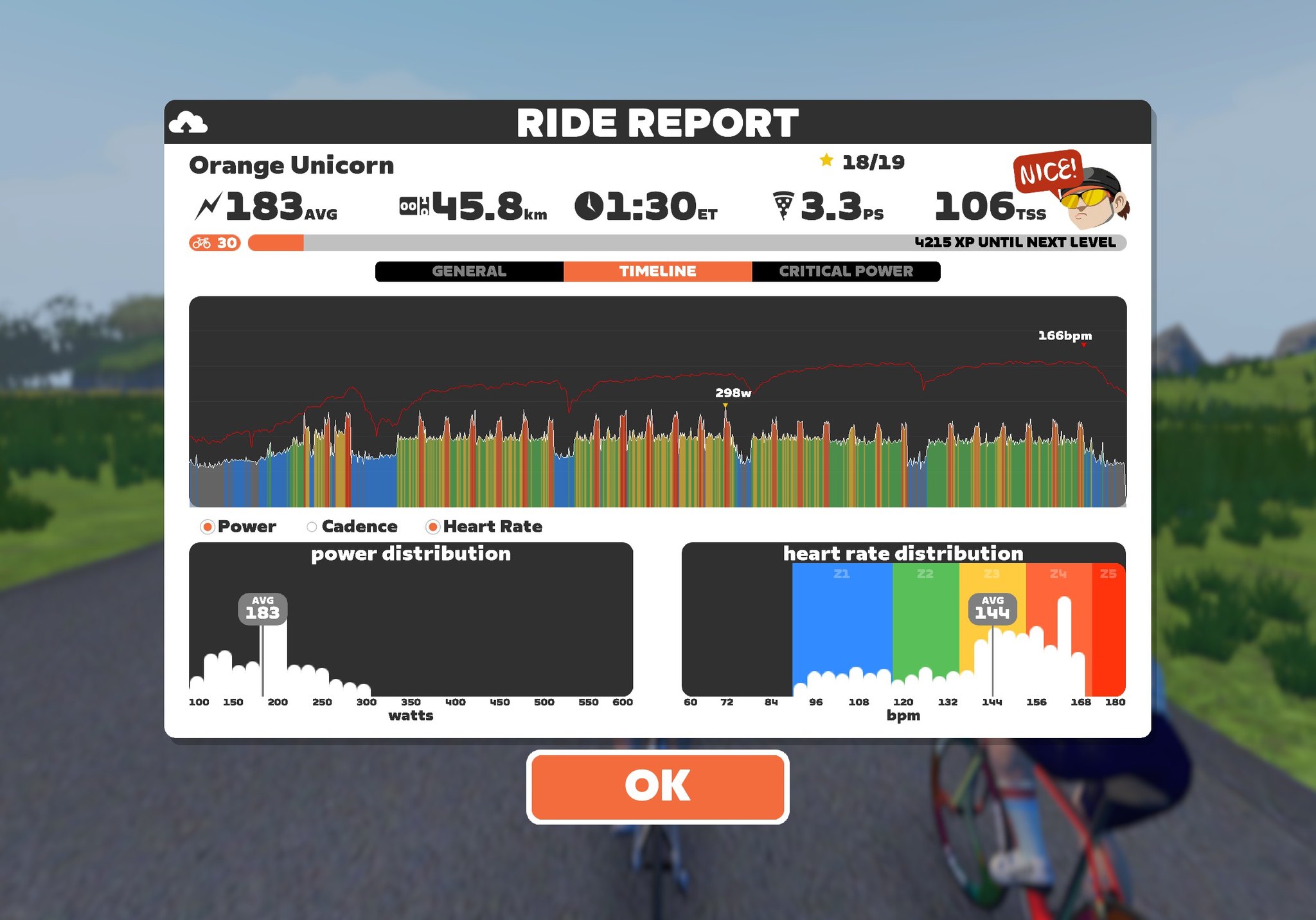Toggle the Heart Rate graph option
This screenshot has width=1316, height=920.
pyautogui.click(x=433, y=527)
